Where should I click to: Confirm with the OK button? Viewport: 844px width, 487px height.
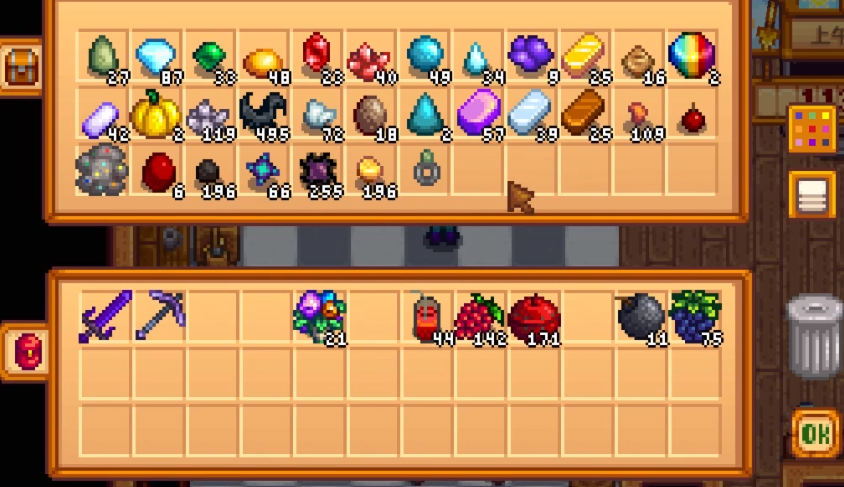(x=815, y=434)
